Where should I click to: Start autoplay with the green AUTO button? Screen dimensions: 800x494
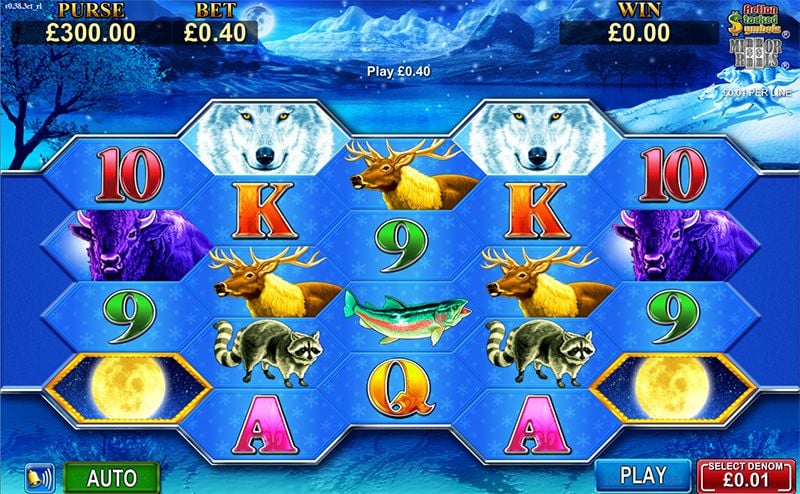pos(111,476)
